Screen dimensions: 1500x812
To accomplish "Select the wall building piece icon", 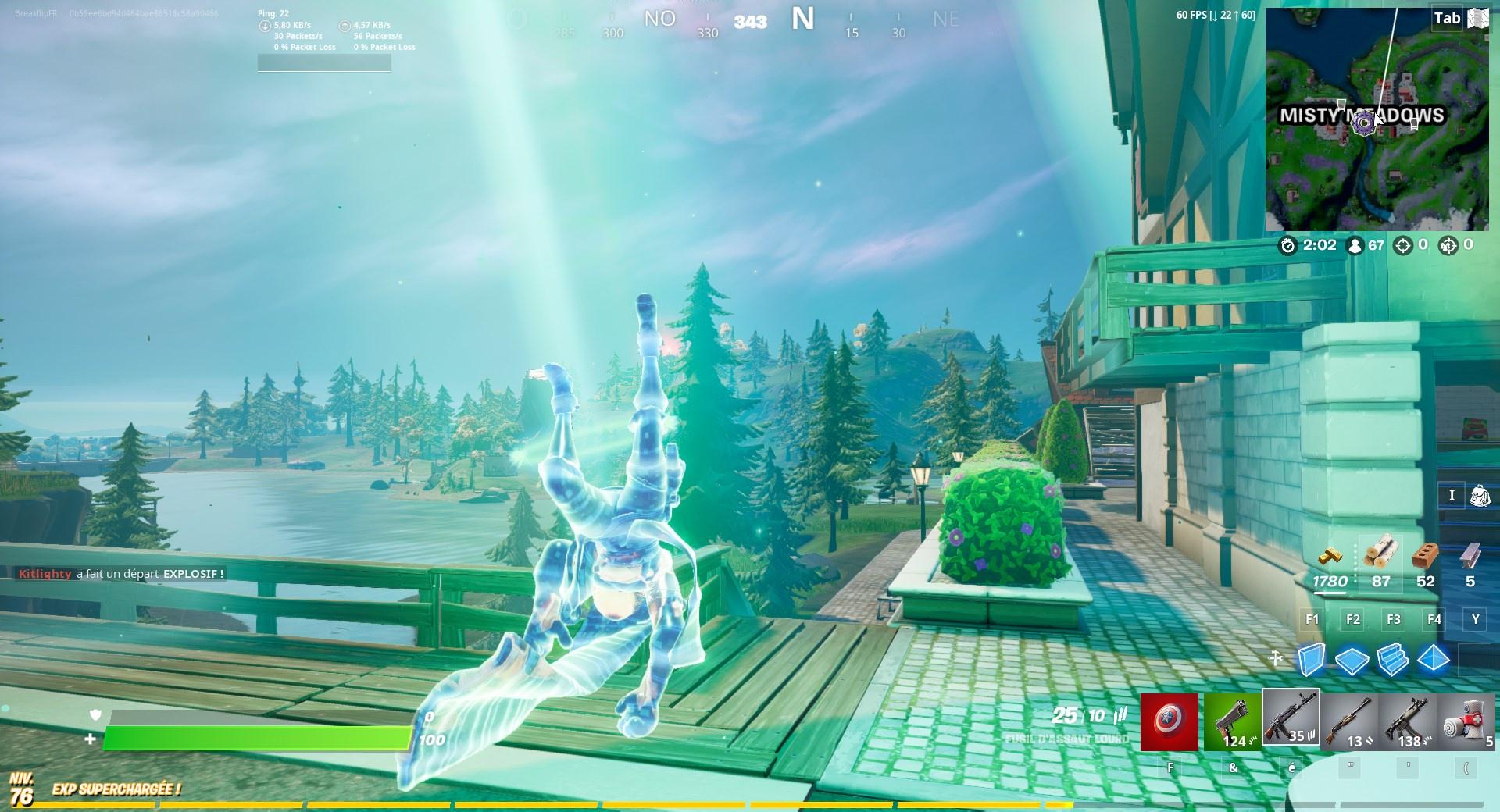I will point(1311,659).
